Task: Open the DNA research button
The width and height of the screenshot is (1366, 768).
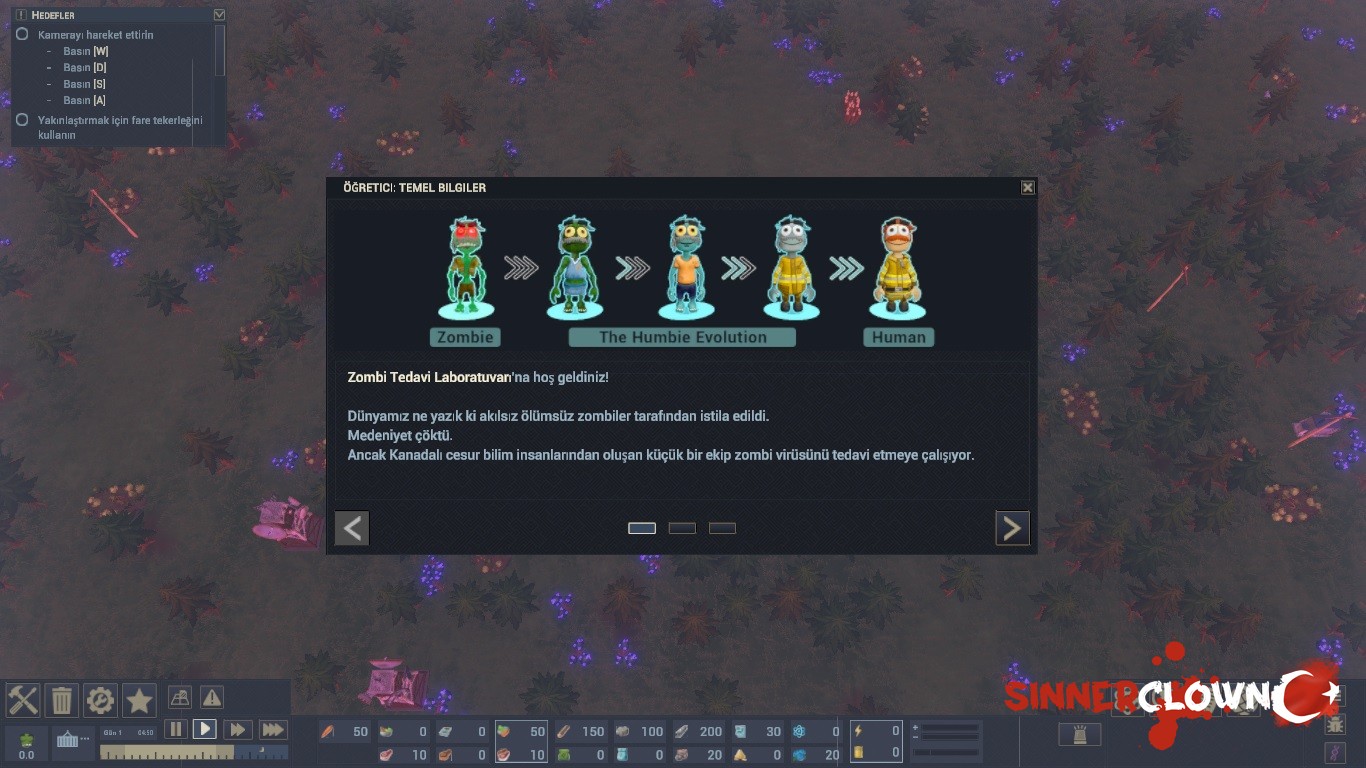Action: (x=1335, y=752)
